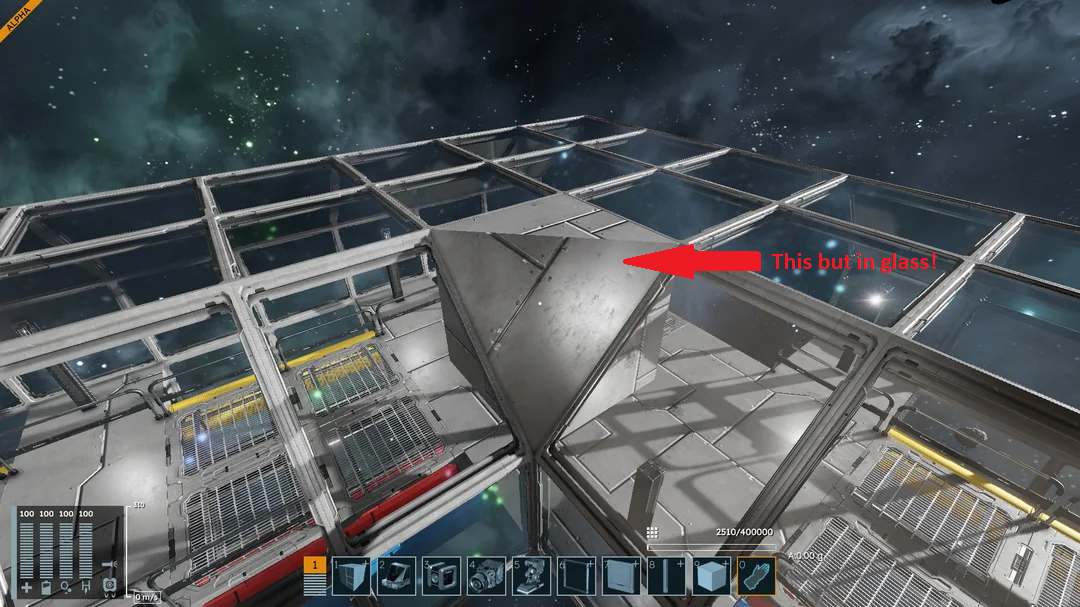The image size is (1080, 607).
Task: Choose the cockpit block in slot 2
Action: 396,577
